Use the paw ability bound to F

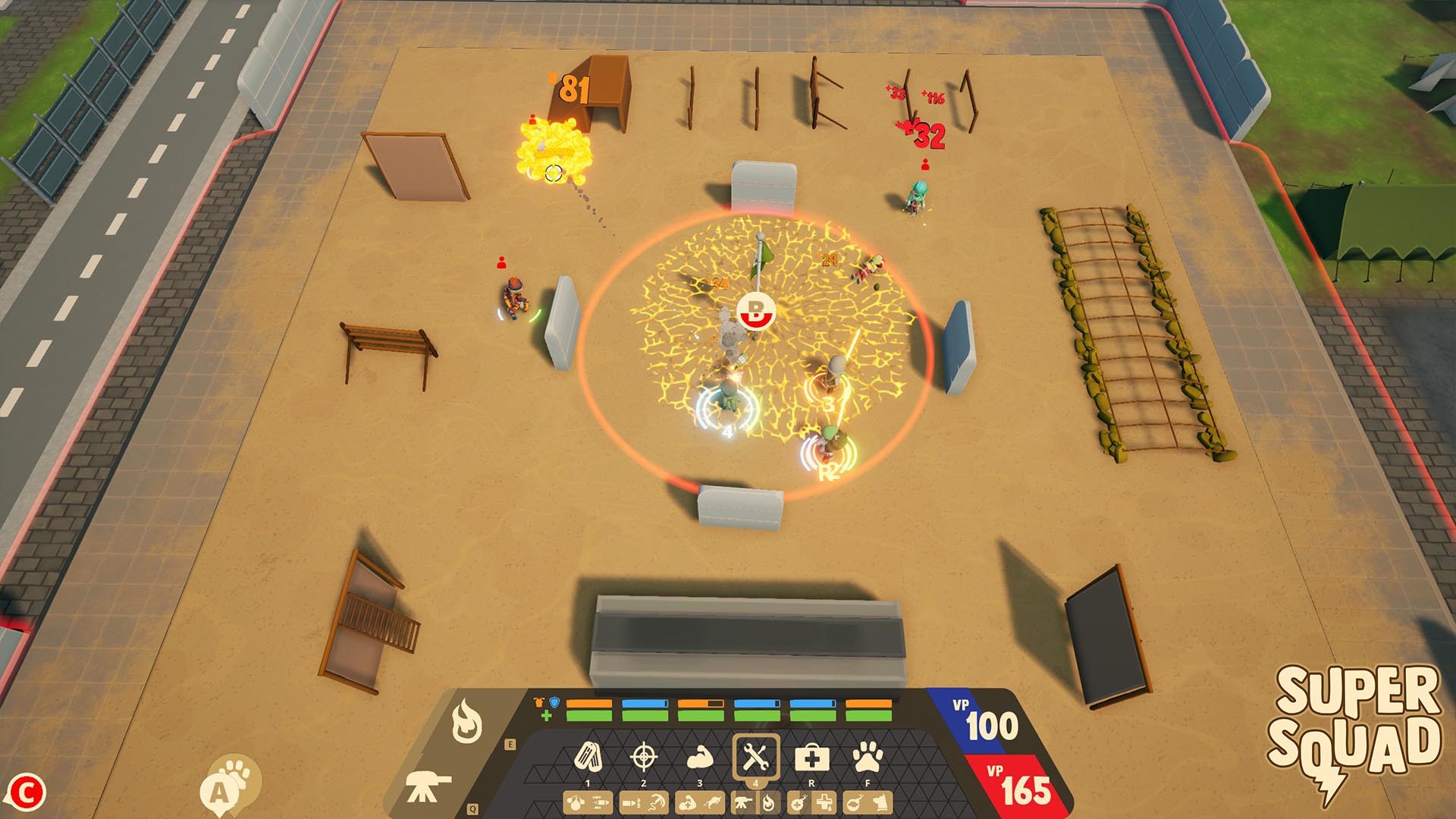click(x=867, y=755)
